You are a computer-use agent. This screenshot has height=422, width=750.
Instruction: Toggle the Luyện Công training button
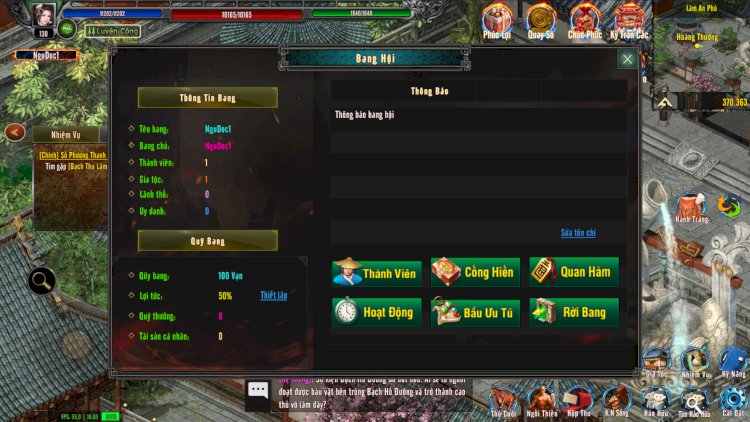click(113, 31)
